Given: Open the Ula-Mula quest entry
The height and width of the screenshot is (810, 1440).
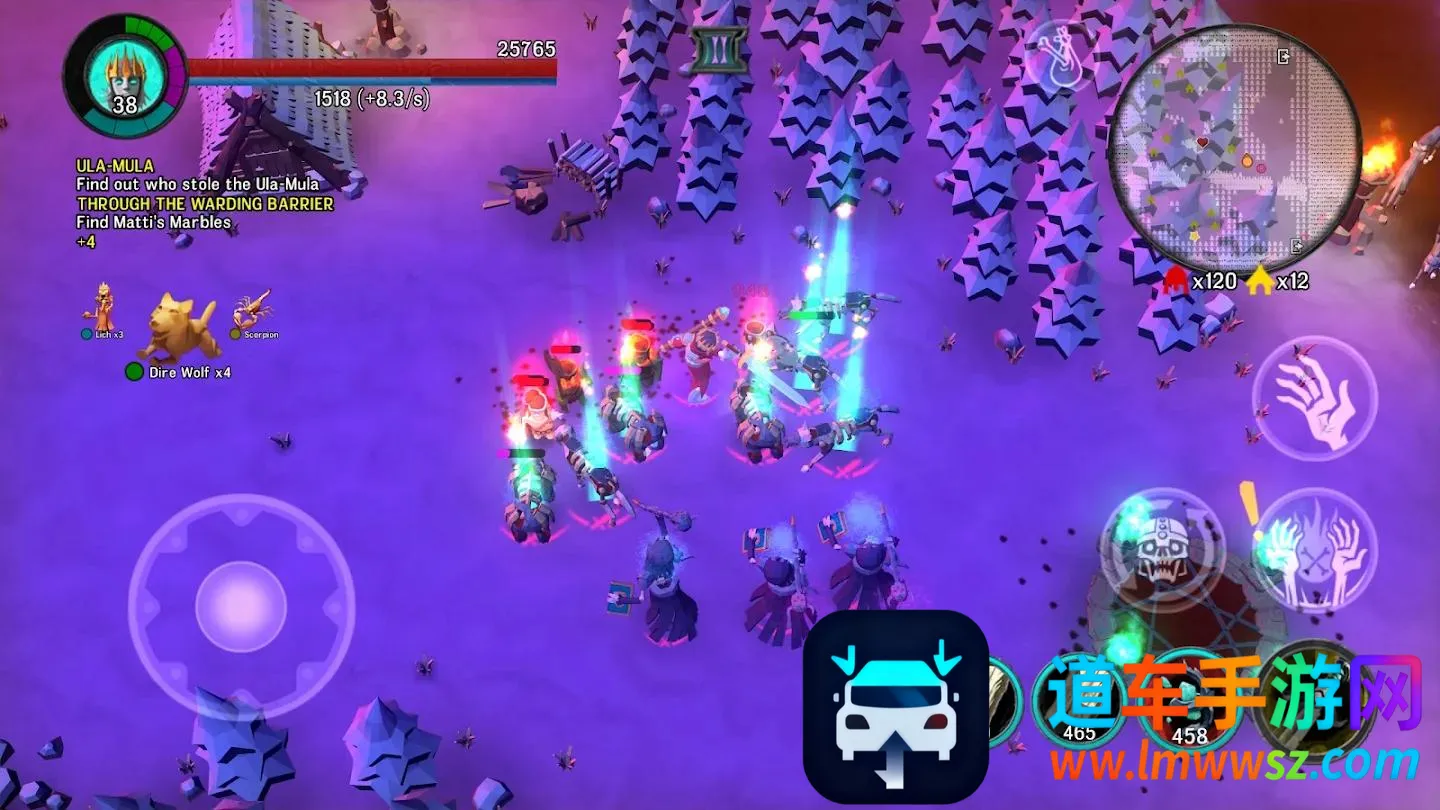Looking at the screenshot, I should click(x=114, y=166).
